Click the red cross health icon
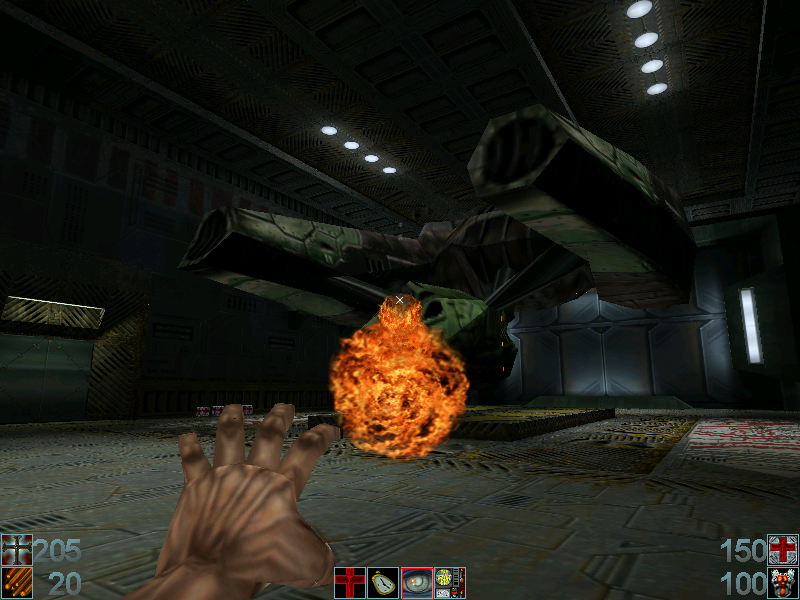This screenshot has width=800, height=600. (783, 550)
